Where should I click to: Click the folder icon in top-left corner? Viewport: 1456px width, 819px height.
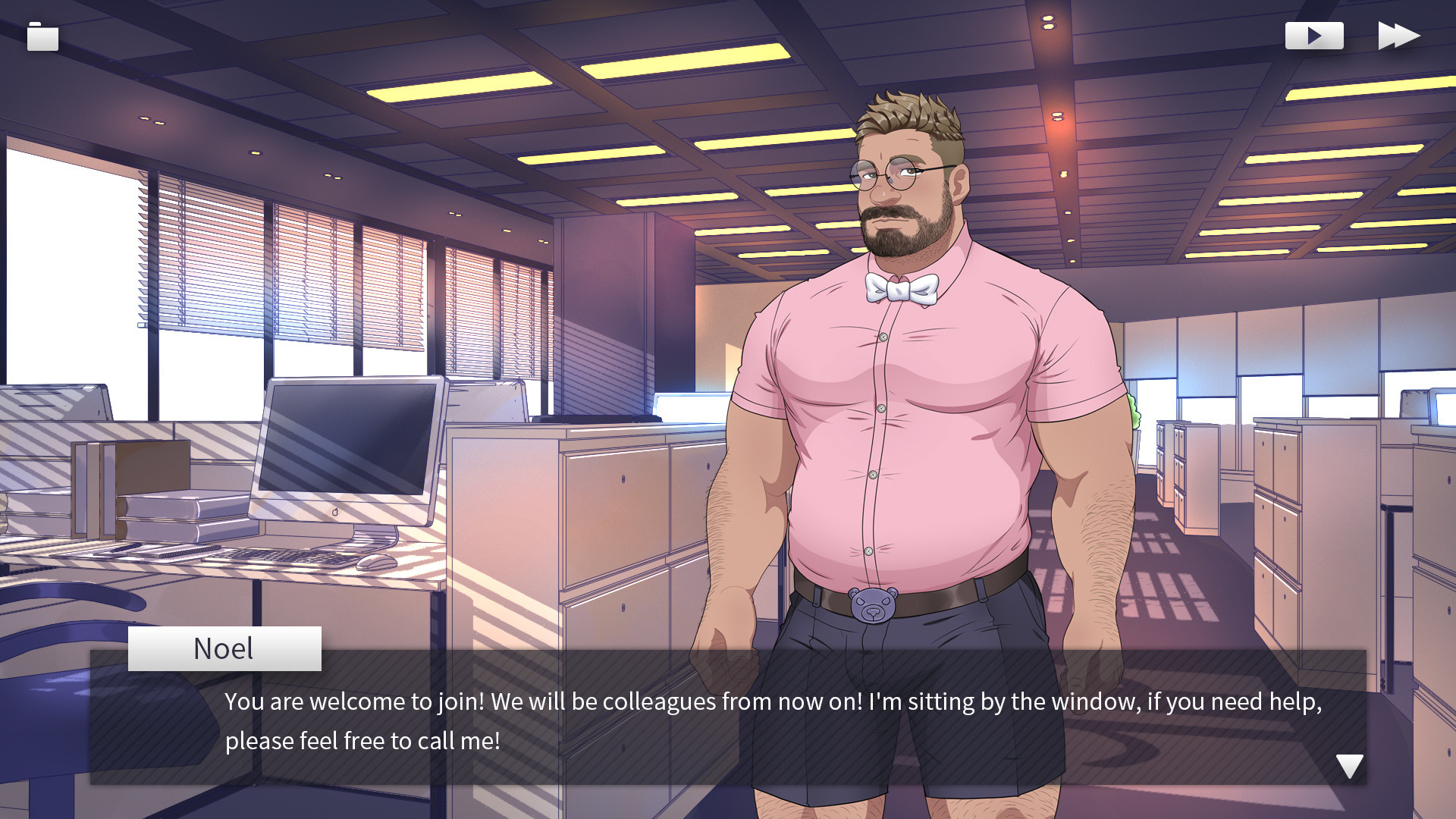(x=42, y=36)
